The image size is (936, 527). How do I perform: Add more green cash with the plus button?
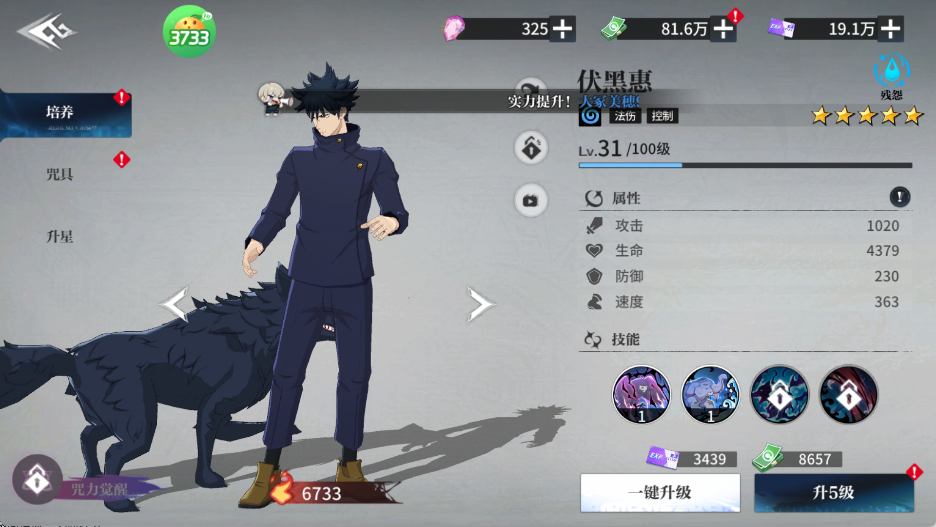(x=722, y=29)
